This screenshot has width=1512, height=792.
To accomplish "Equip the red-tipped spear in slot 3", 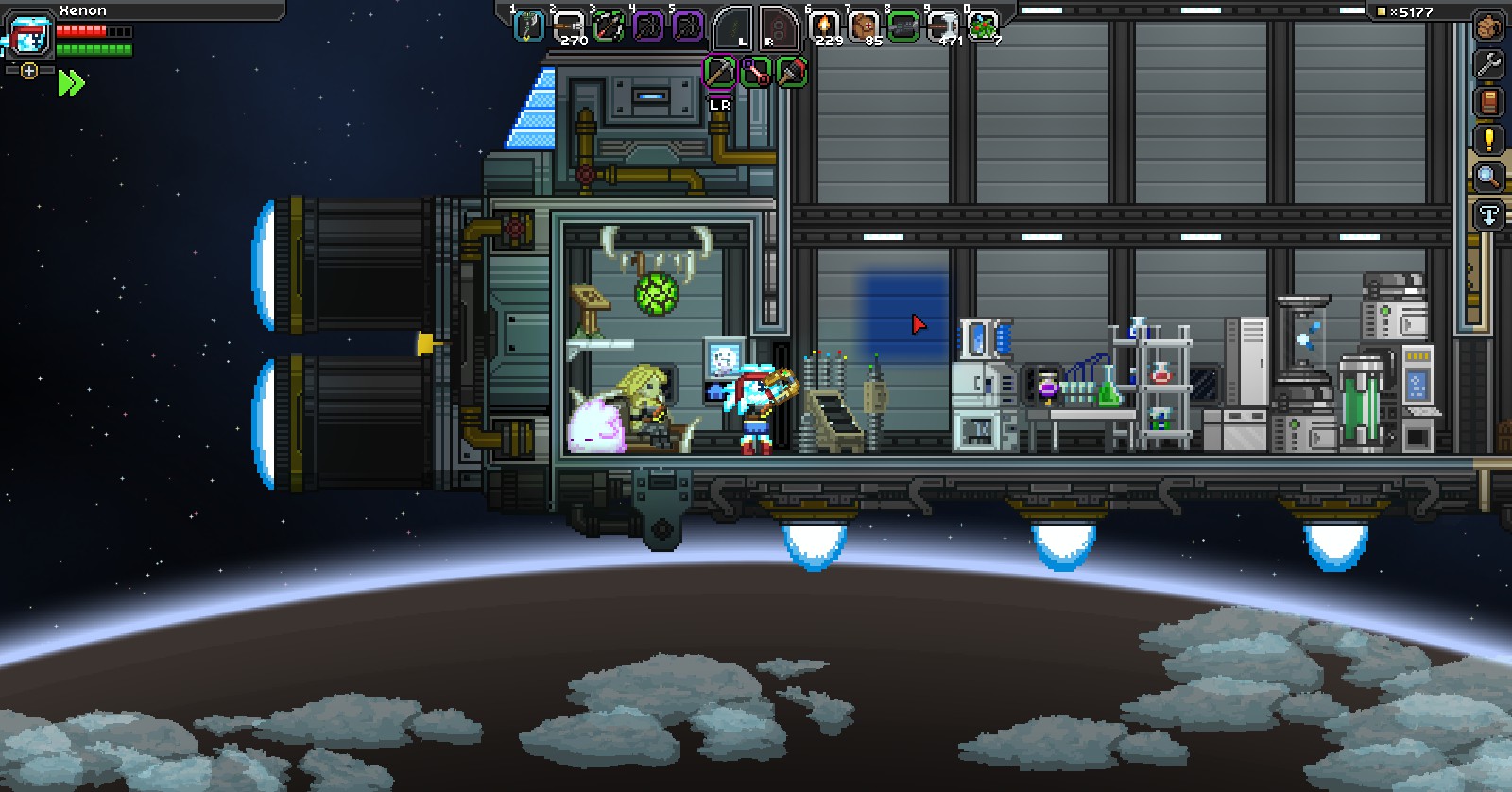I will click(609, 26).
